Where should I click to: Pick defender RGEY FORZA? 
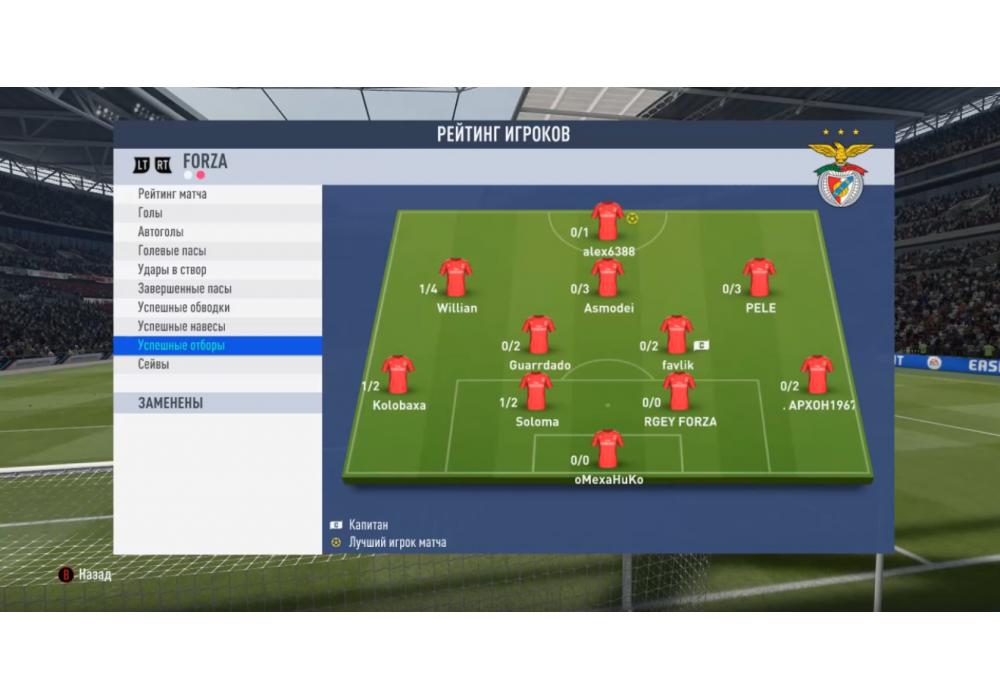[679, 392]
